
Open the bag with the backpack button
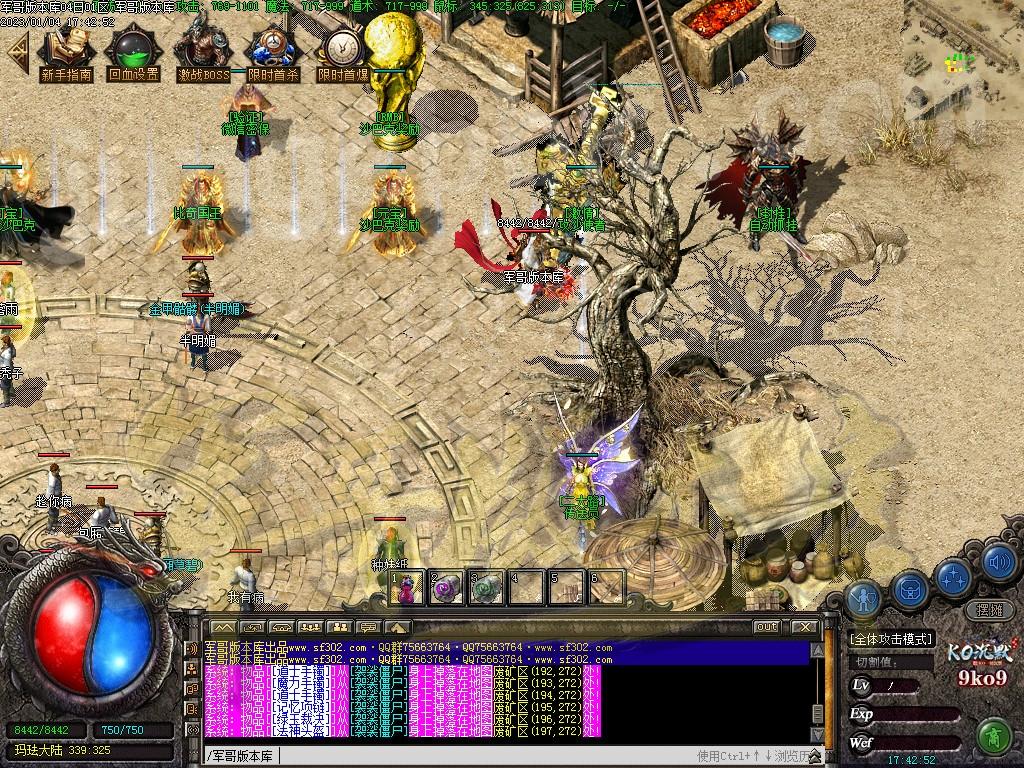[x=910, y=590]
